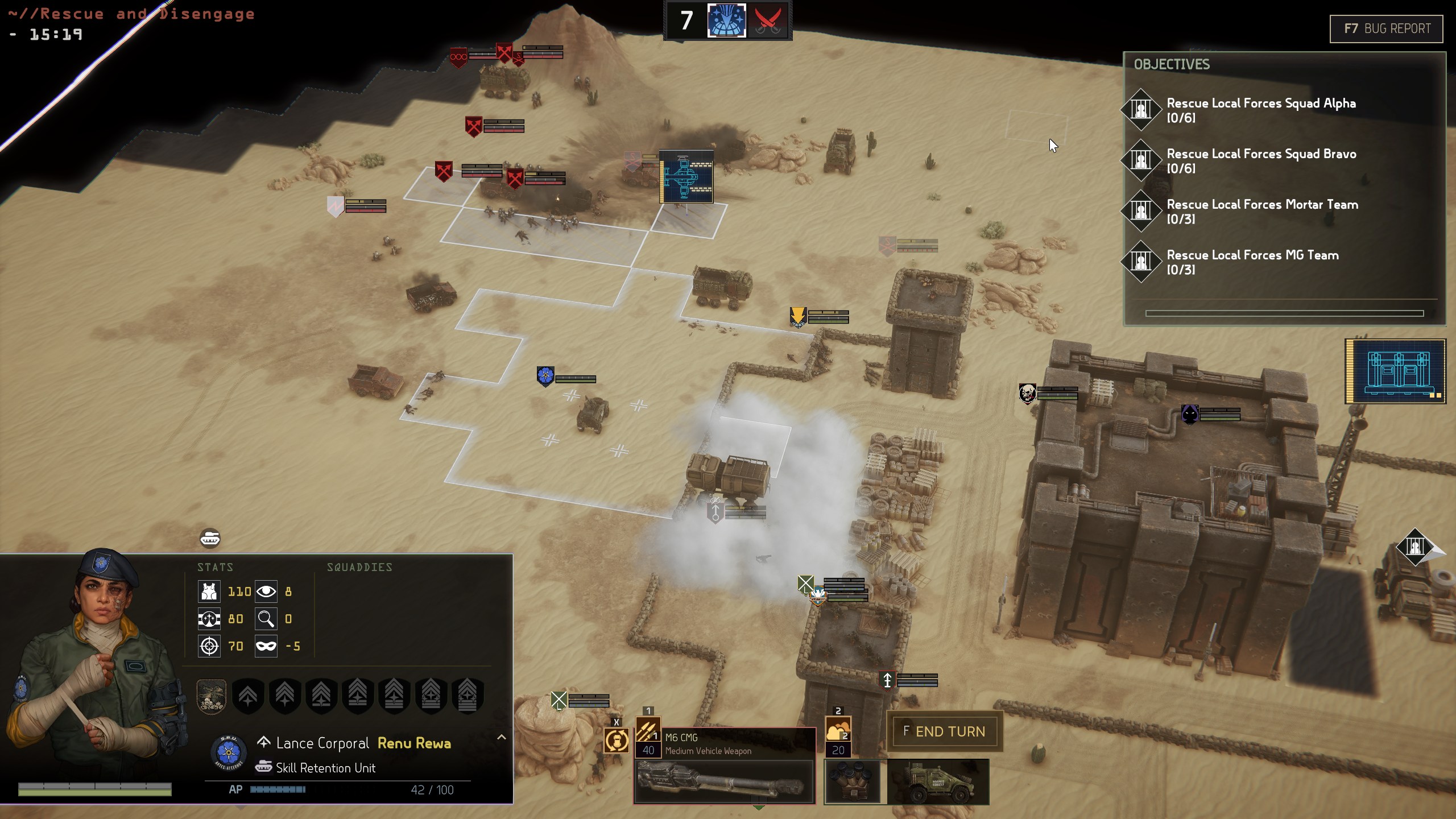Open the F7 Bug Report
This screenshot has height=819, width=1456.
point(1386,28)
